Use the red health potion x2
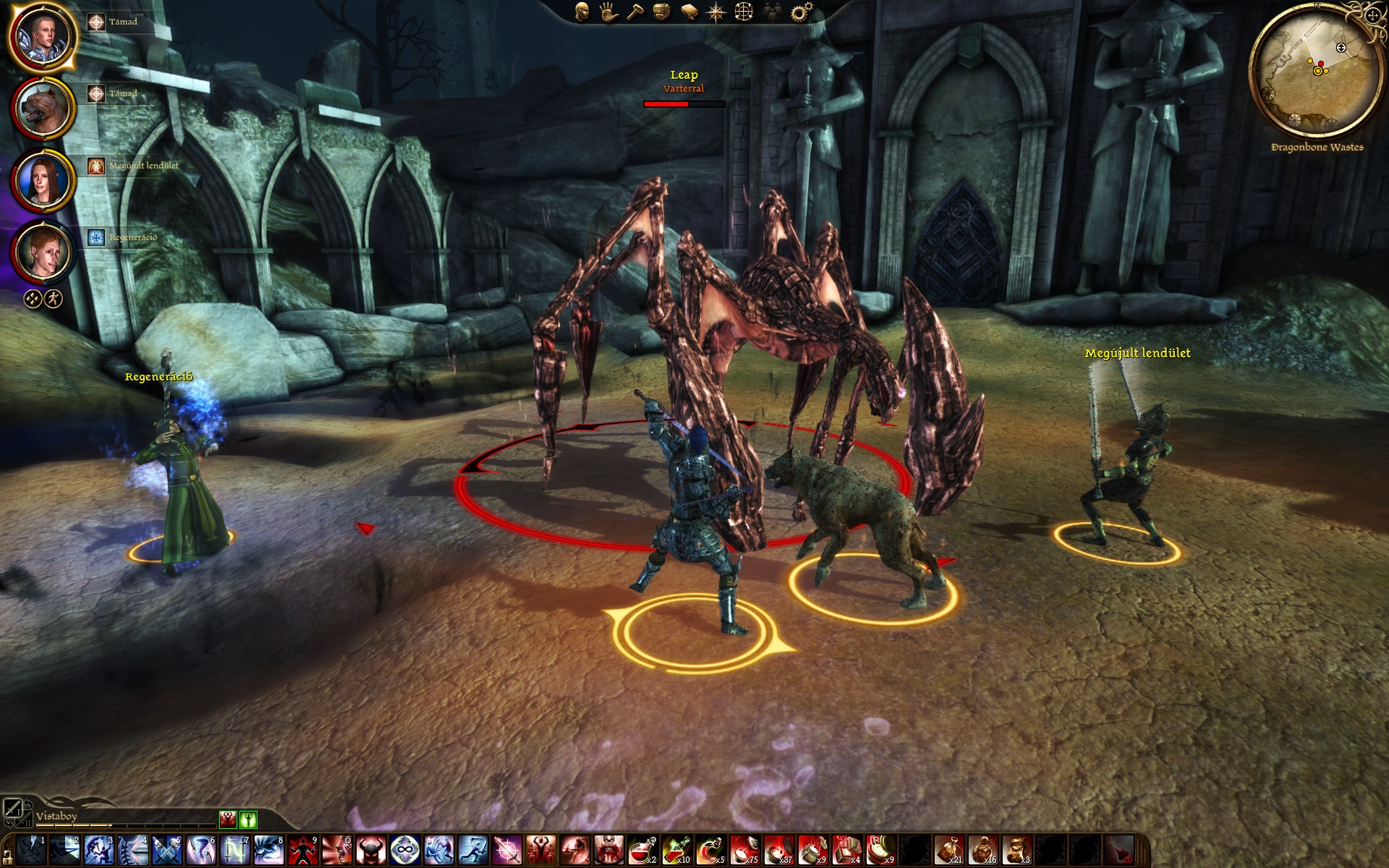Screen dimensions: 1389x868 642,851
